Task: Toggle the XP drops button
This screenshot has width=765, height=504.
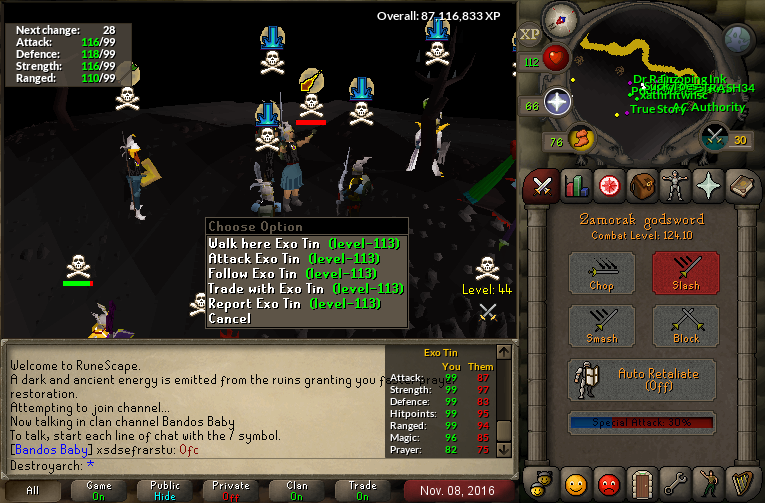Action: coord(529,34)
